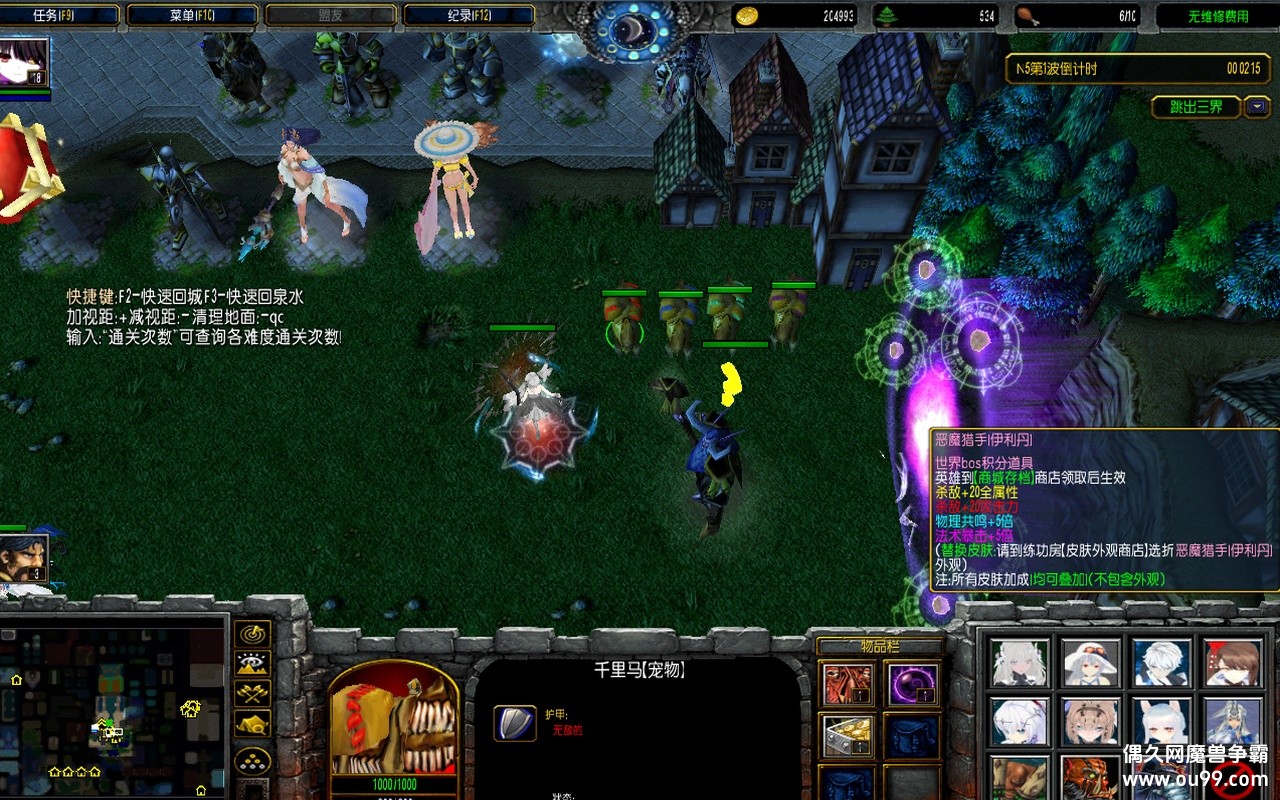Viewport: 1280px width, 800px height.
Task: Toggle terrain display on the minimap
Action: coord(252,663)
